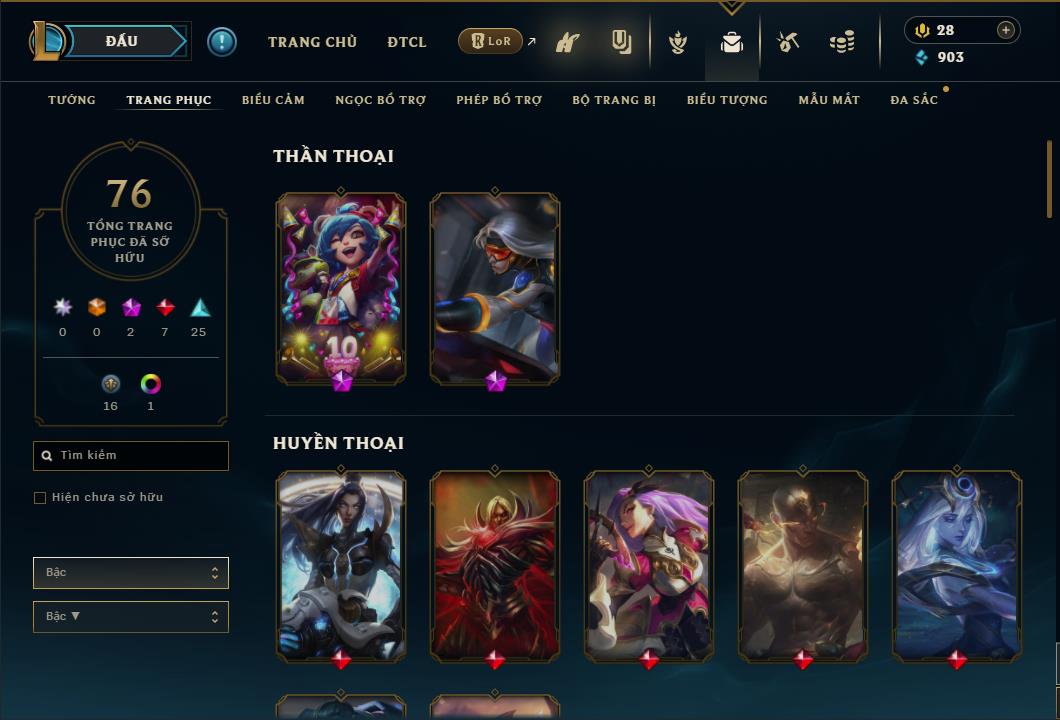1060x720 pixels.
Task: Show the BIỂU TƯỢNG tab
Action: (x=727, y=100)
